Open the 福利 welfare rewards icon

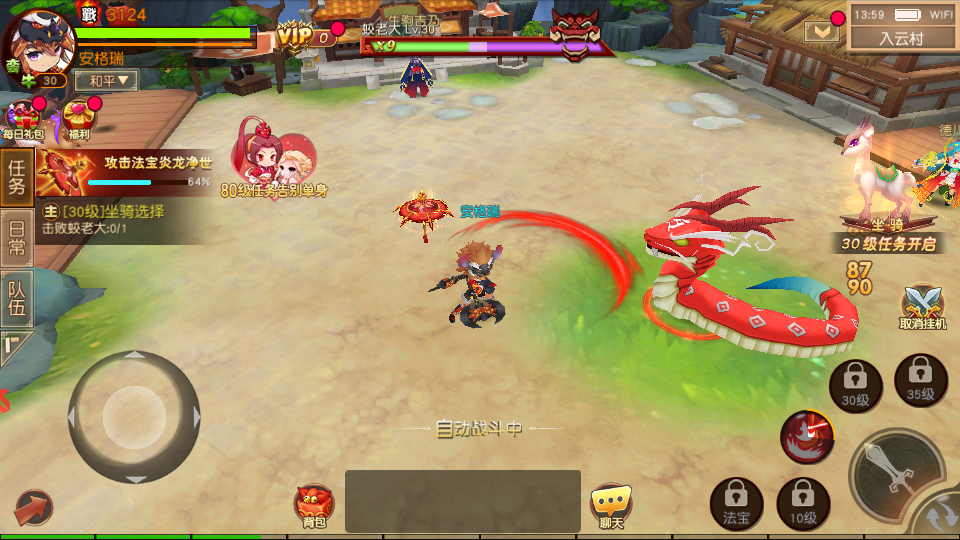(x=78, y=118)
